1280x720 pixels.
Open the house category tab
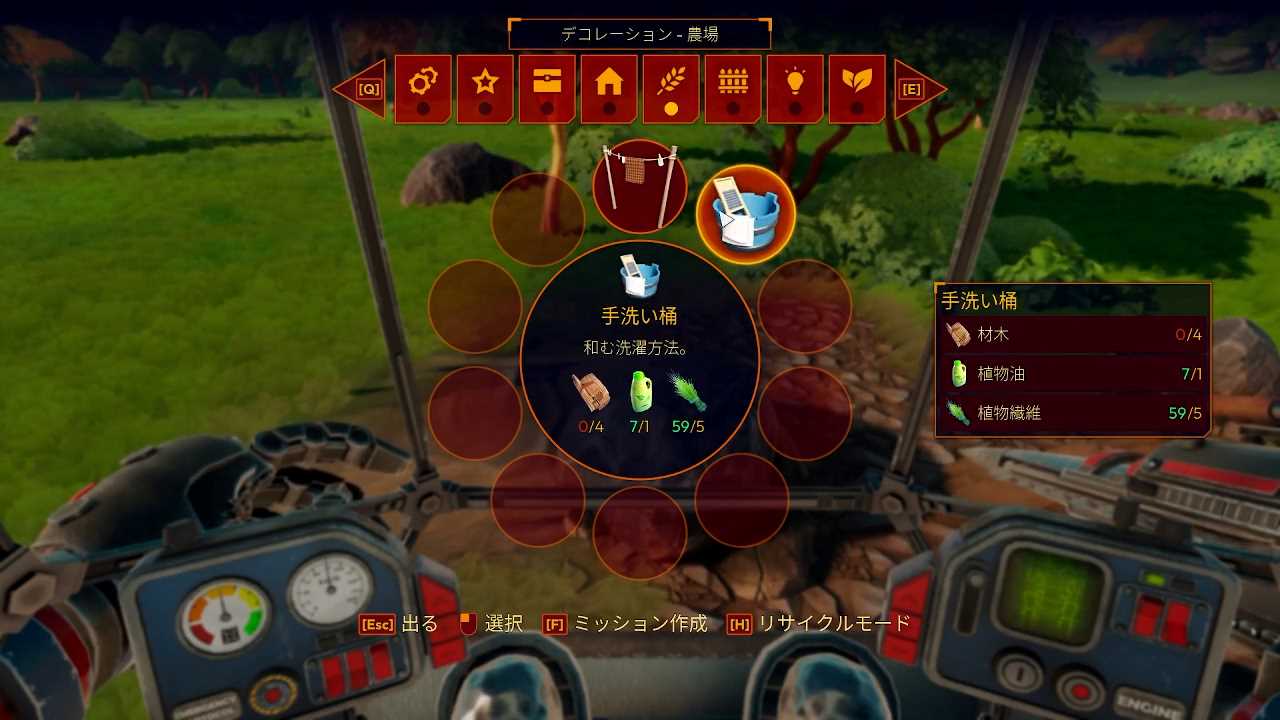pyautogui.click(x=609, y=88)
